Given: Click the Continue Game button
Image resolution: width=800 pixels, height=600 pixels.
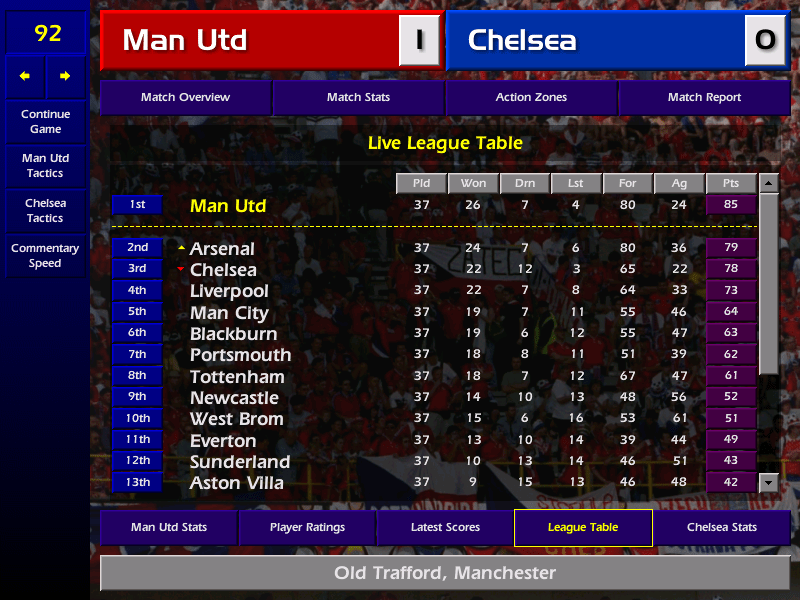Looking at the screenshot, I should coord(45,122).
